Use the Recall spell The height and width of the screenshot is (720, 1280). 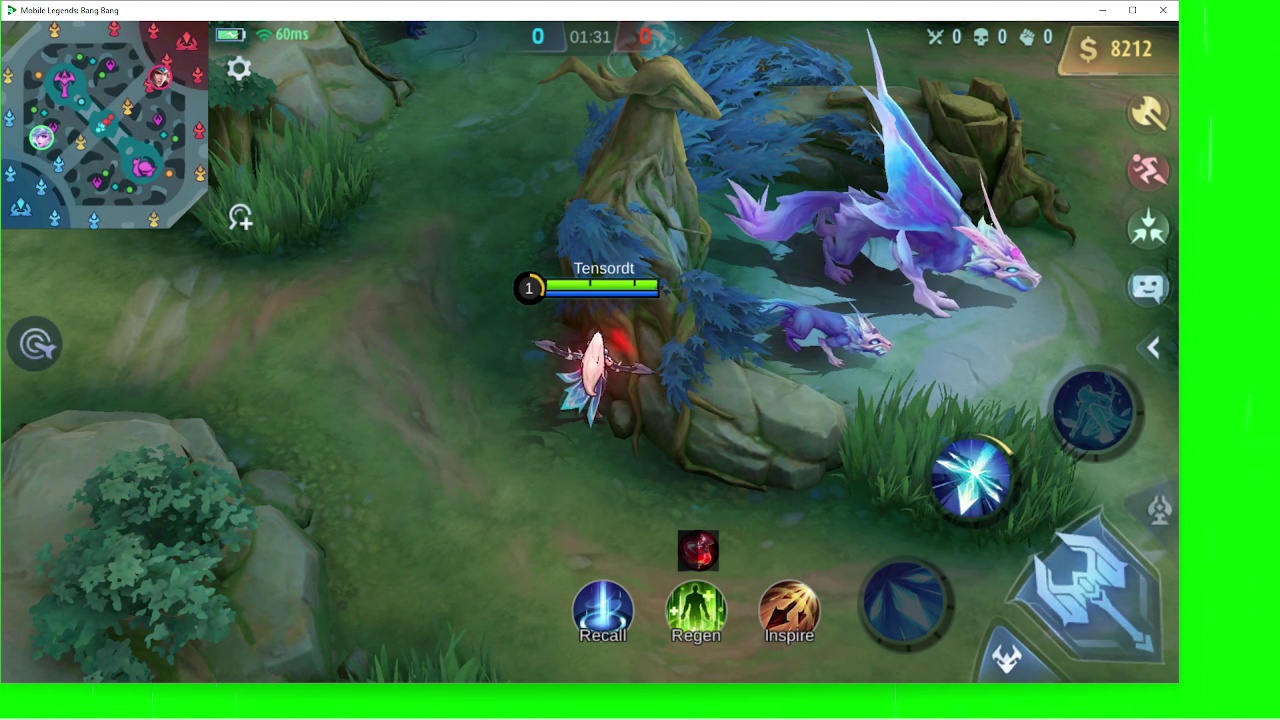pos(603,611)
